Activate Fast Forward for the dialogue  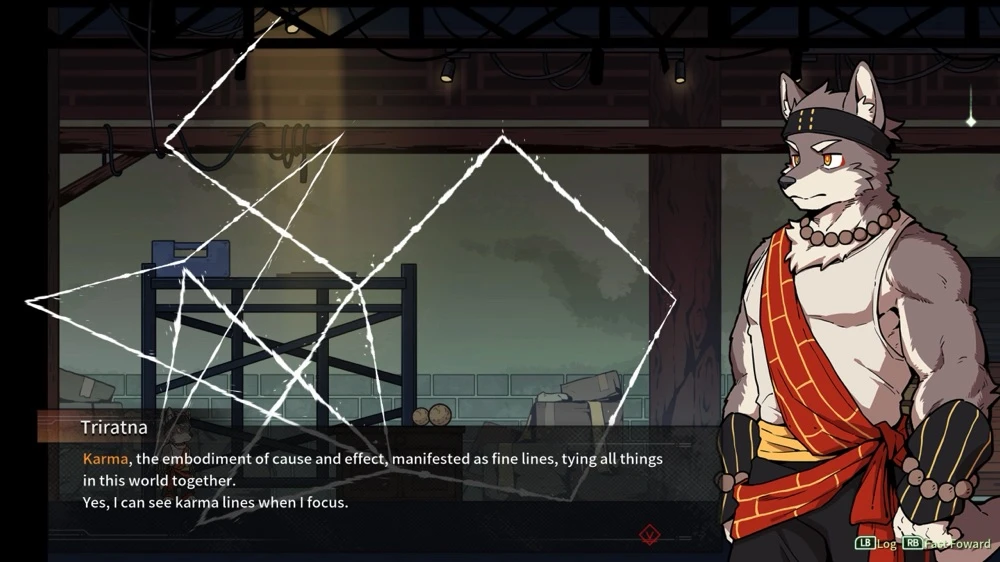coord(946,544)
